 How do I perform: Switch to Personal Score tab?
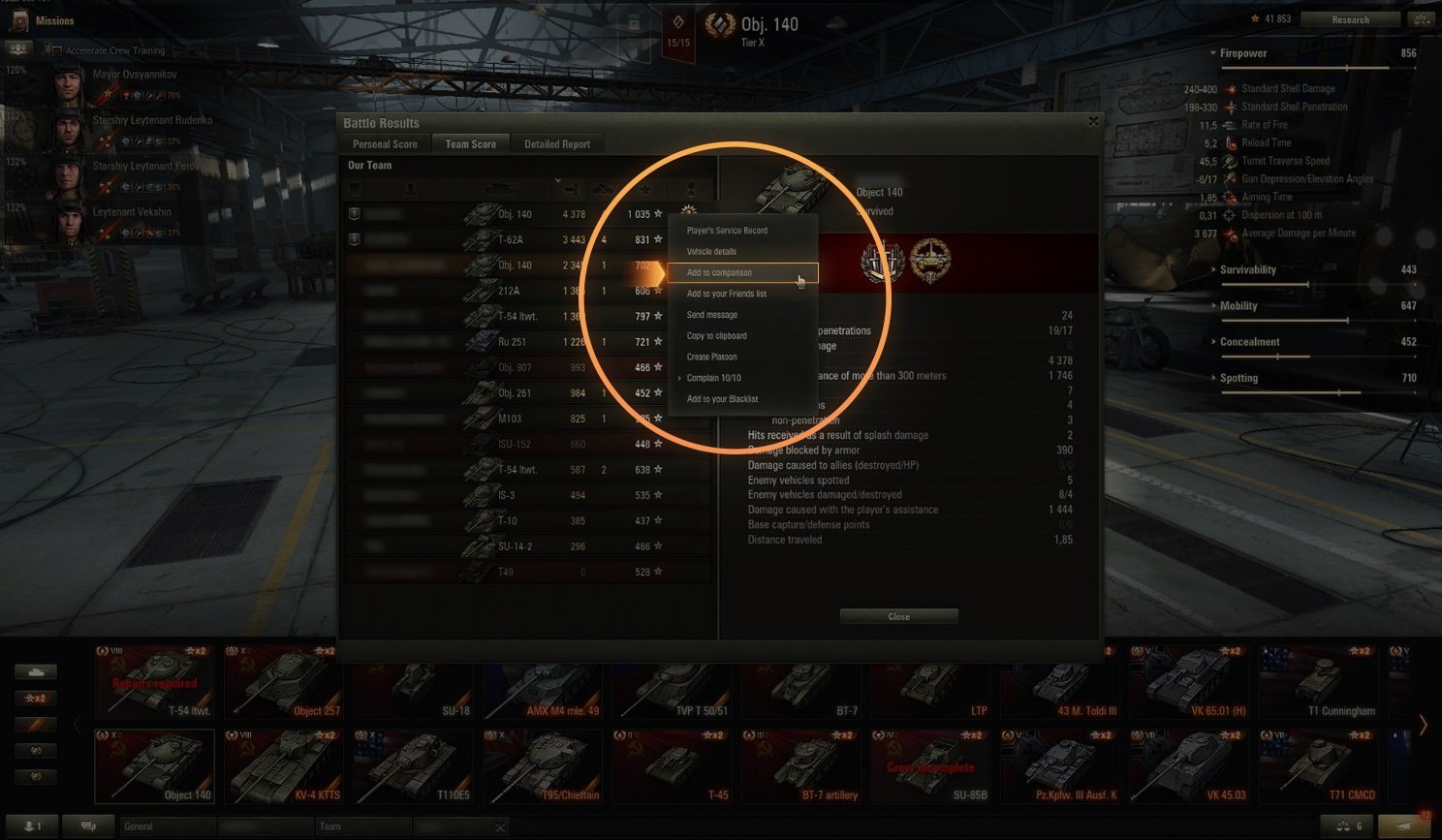pos(385,144)
